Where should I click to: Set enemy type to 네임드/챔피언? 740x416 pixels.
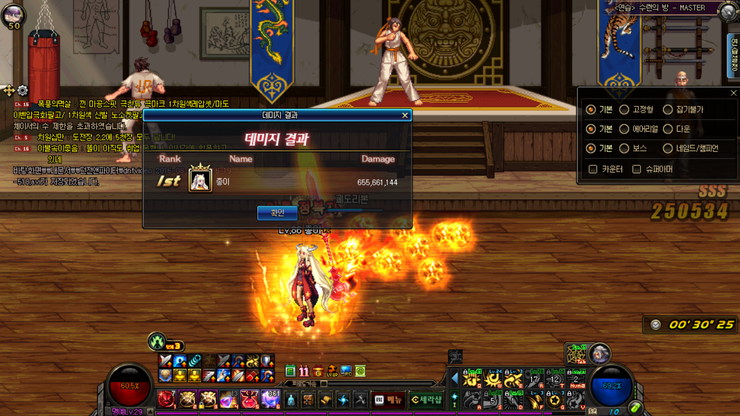coord(668,149)
